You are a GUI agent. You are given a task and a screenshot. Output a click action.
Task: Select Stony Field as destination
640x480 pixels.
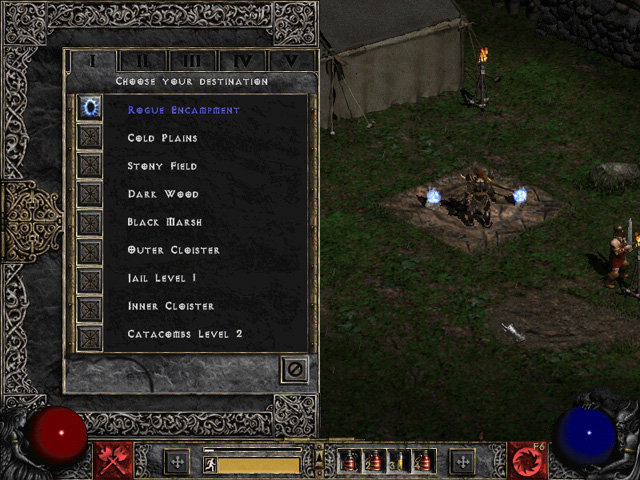coord(162,166)
